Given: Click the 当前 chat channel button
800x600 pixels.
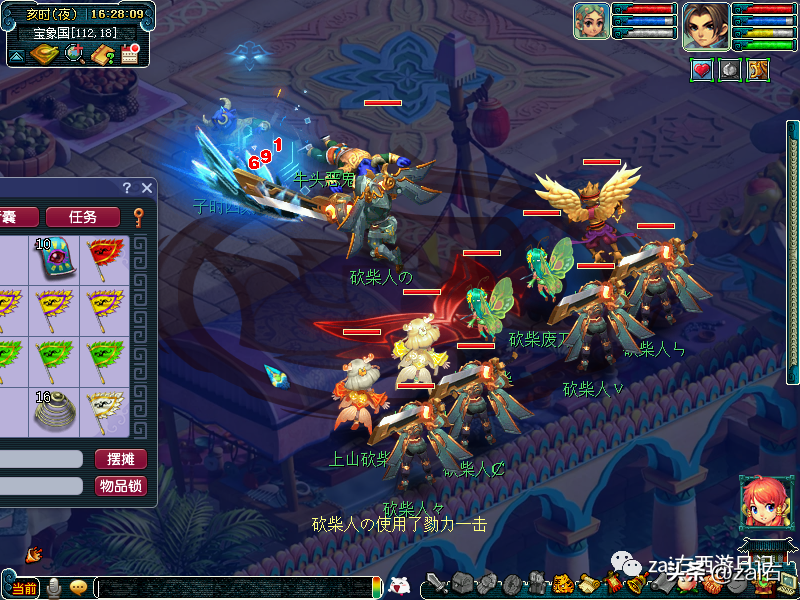Looking at the screenshot, I should point(22,587).
